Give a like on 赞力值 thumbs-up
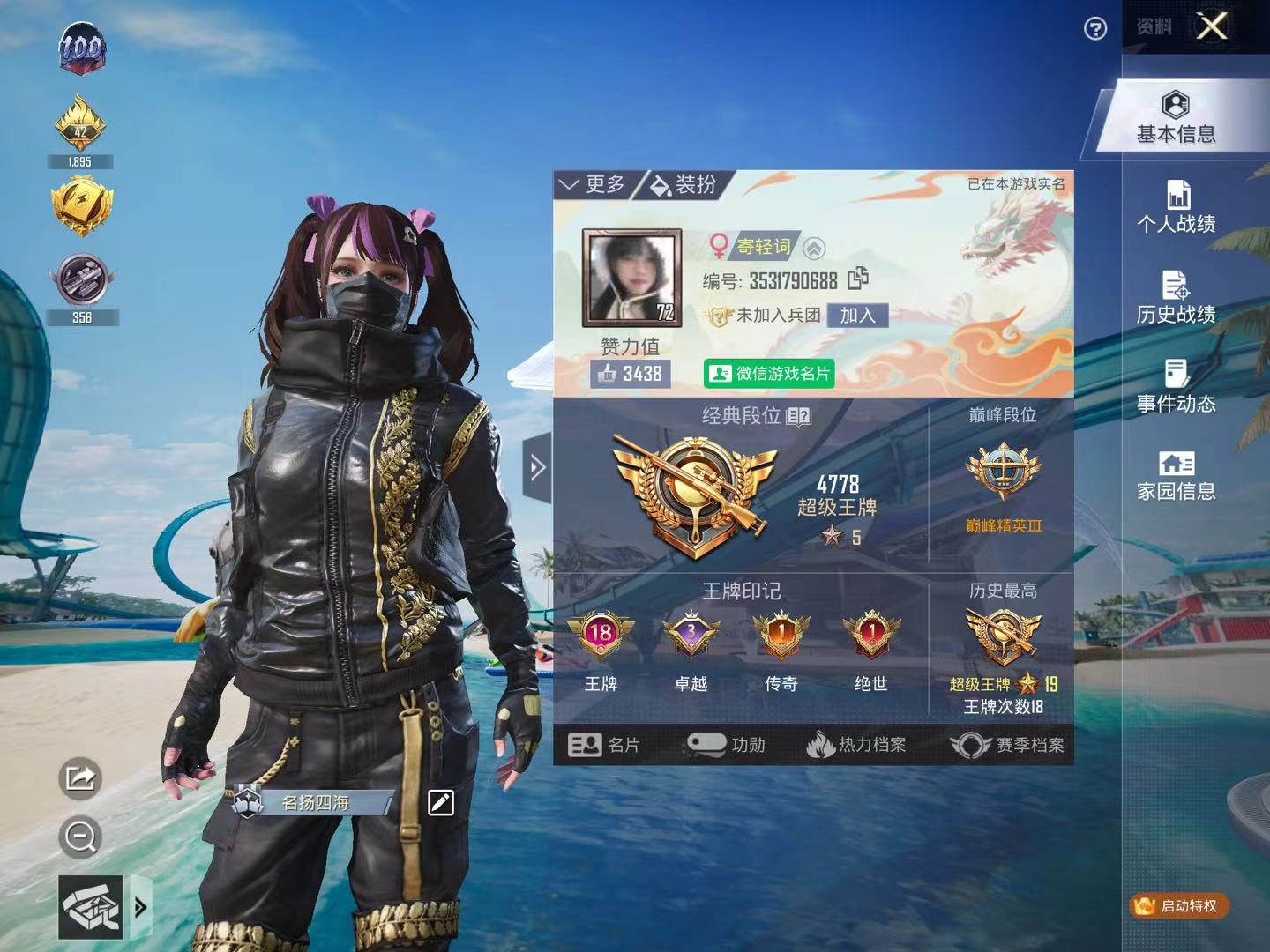This screenshot has width=1270, height=952. [631, 374]
